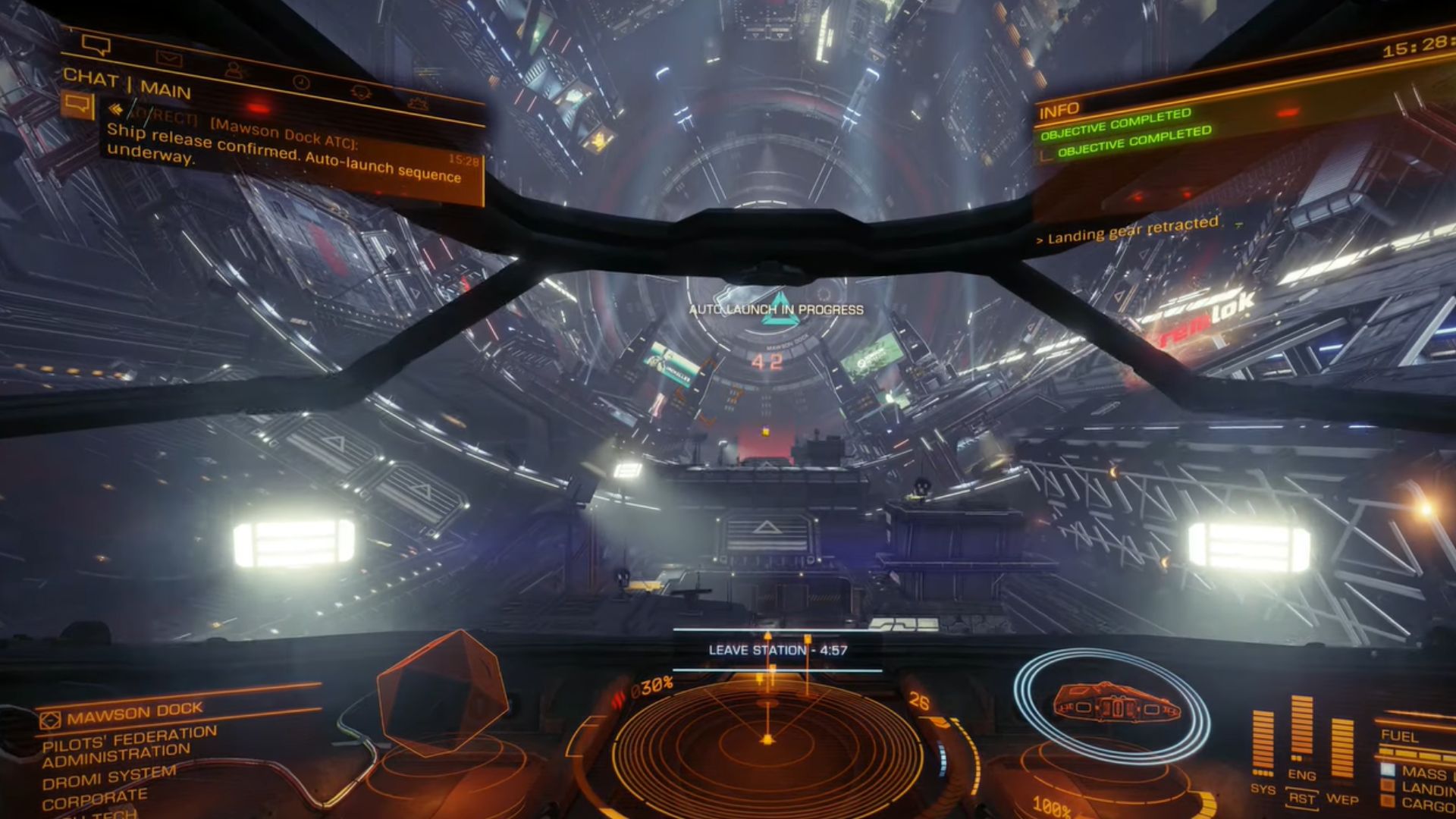1456x819 pixels.
Task: Open the comms settings gear tab
Action: (x=418, y=104)
